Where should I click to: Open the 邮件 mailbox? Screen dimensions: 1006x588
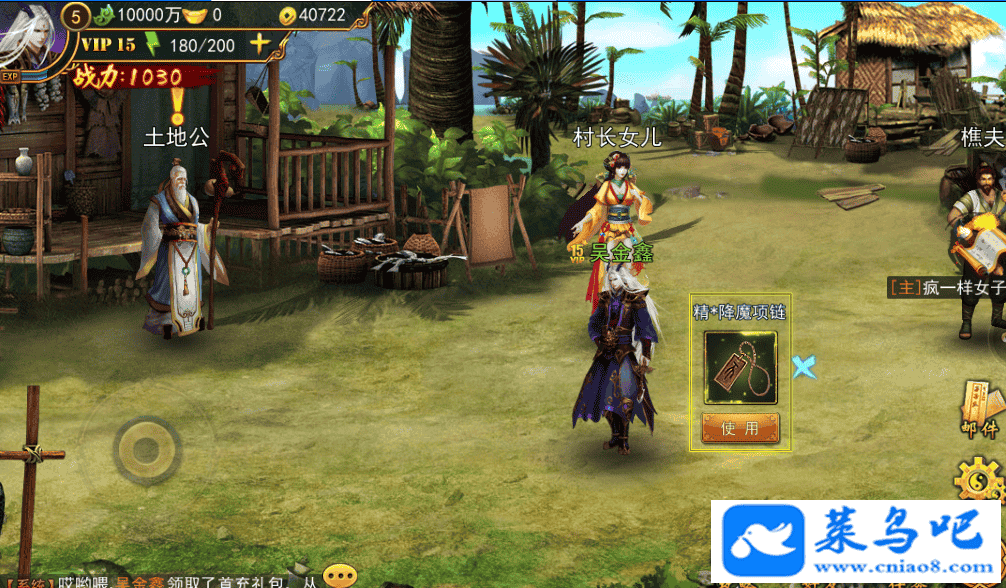coord(981,409)
